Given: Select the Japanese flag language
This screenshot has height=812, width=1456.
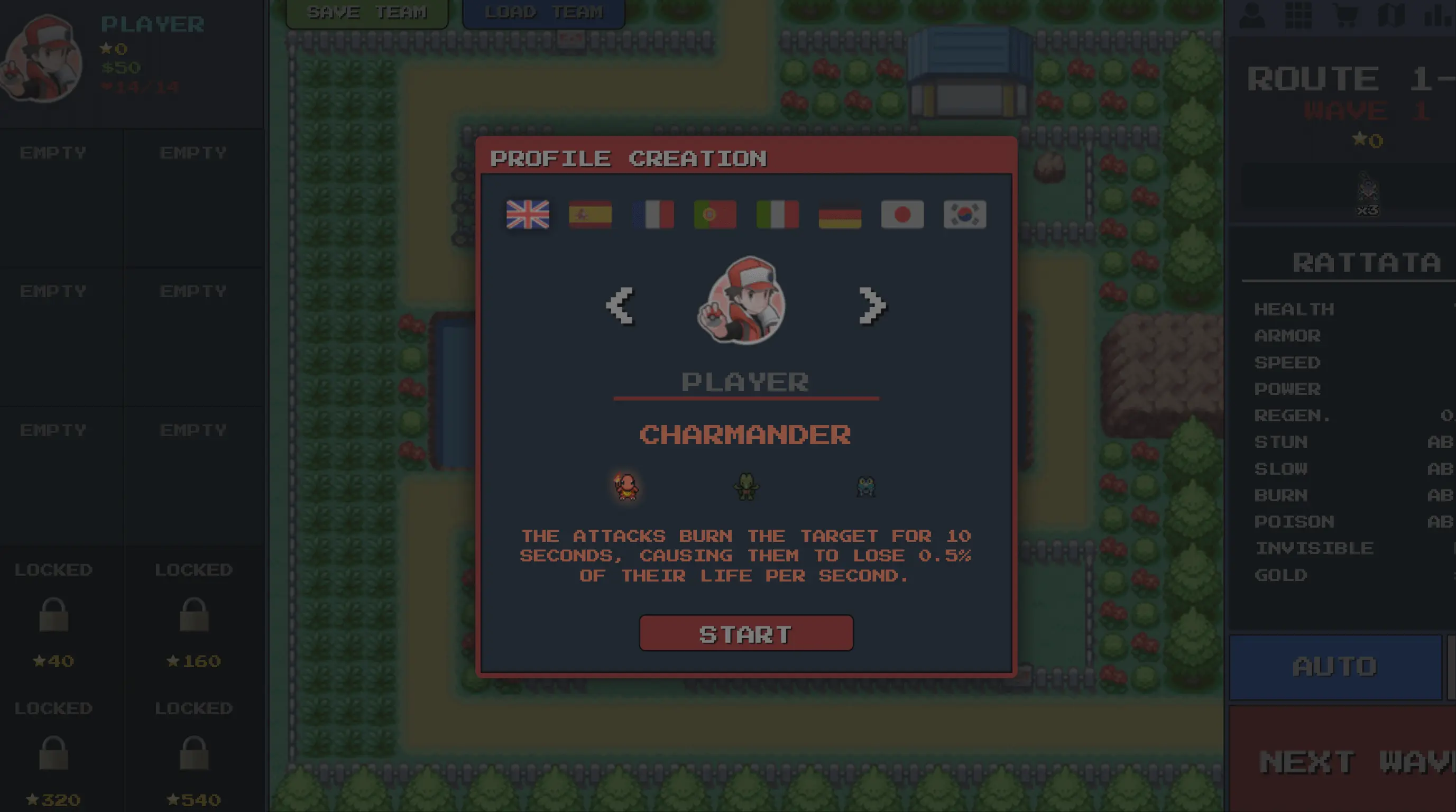Looking at the screenshot, I should 902,215.
